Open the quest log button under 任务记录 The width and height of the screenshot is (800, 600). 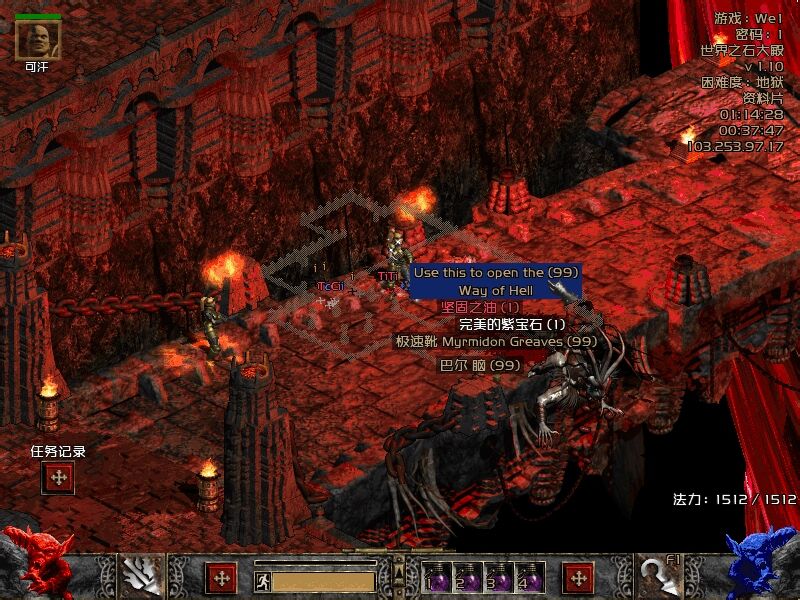(x=58, y=477)
